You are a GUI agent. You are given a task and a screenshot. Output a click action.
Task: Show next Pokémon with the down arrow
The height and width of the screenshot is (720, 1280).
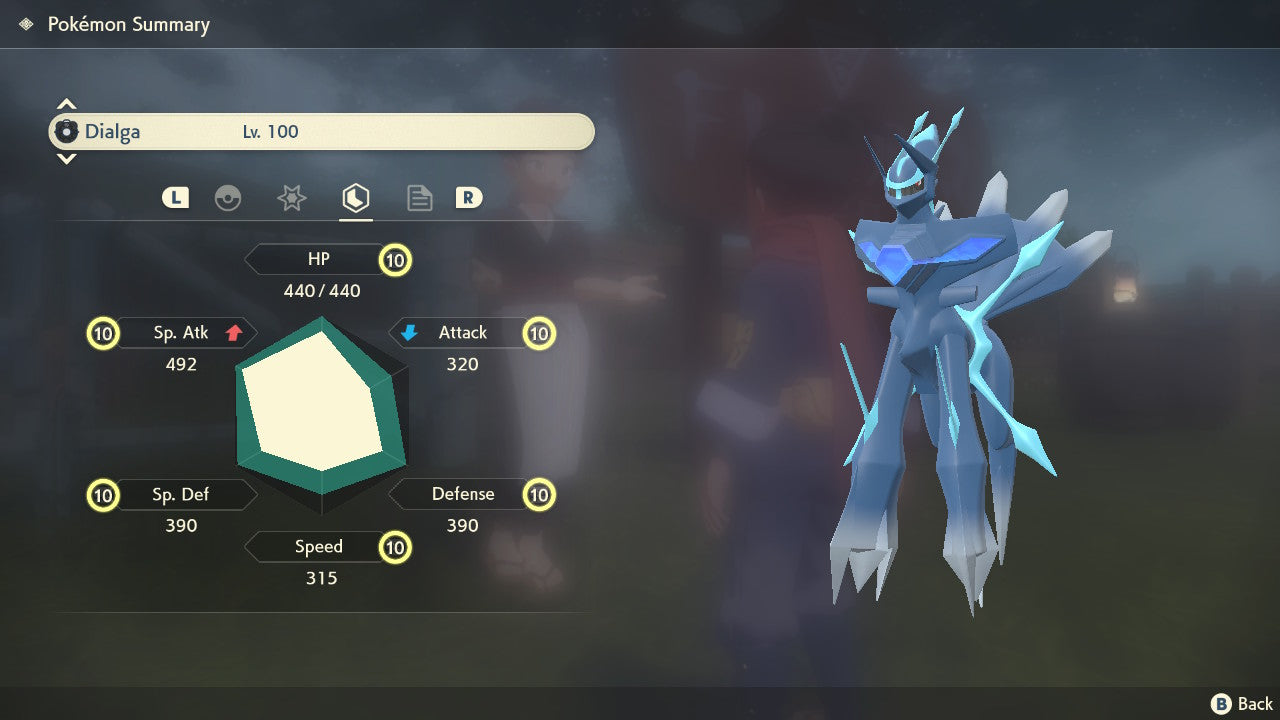point(66,158)
